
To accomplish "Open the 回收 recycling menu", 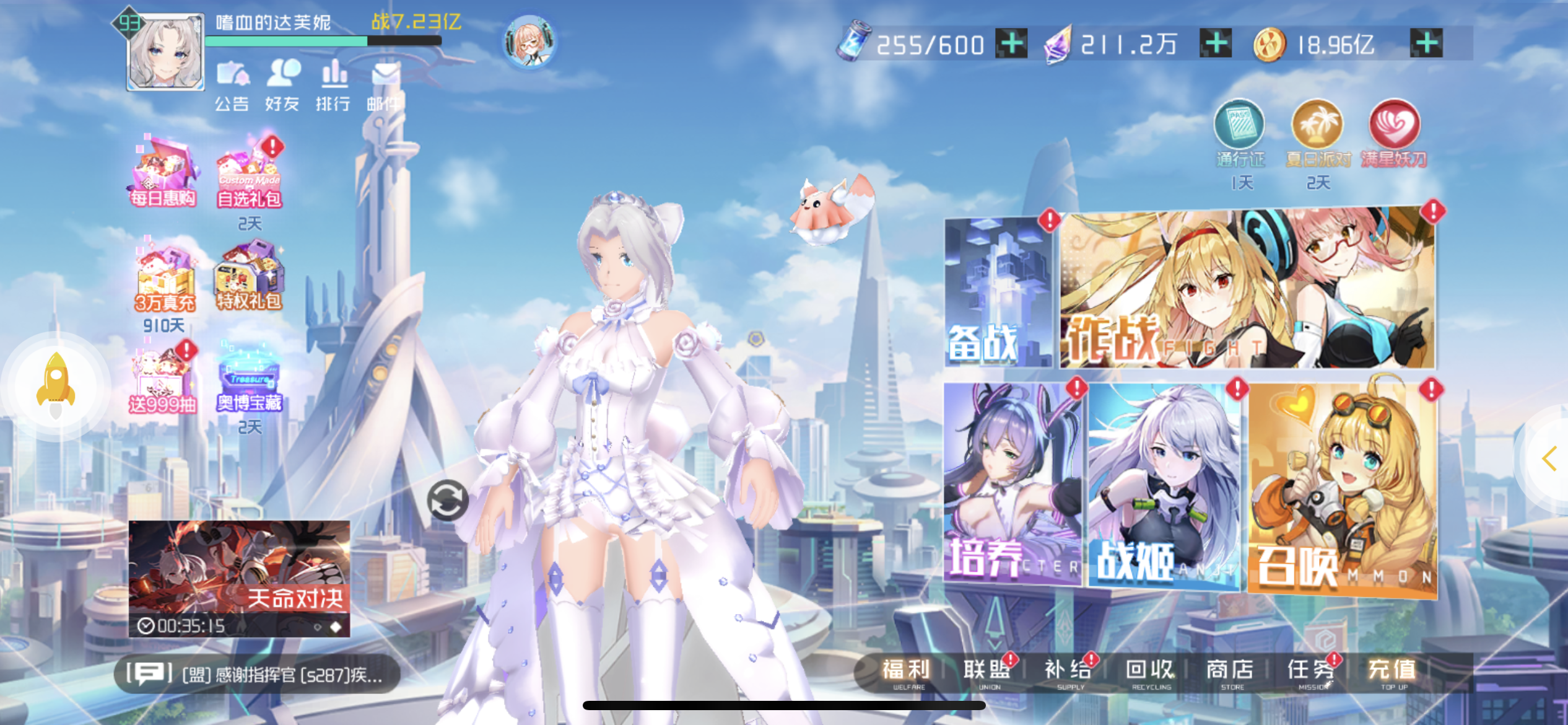I will (1150, 672).
